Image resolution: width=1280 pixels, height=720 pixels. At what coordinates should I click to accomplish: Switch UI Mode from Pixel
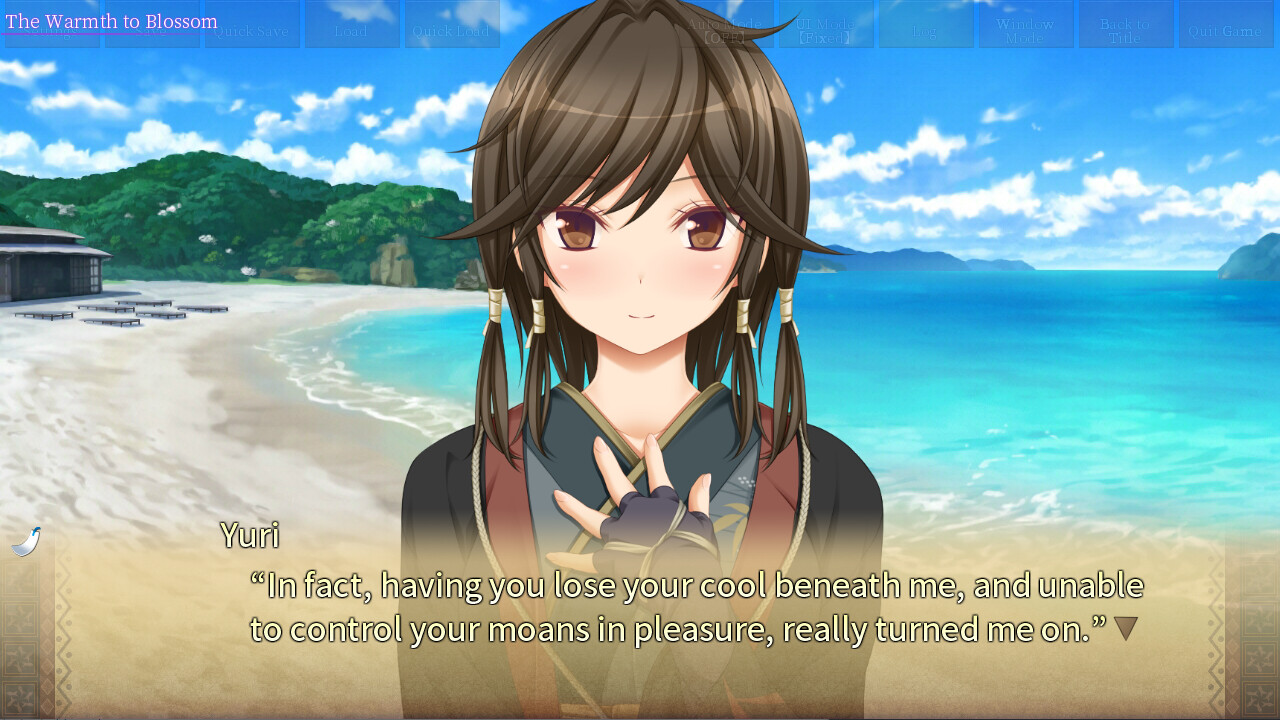pos(827,25)
